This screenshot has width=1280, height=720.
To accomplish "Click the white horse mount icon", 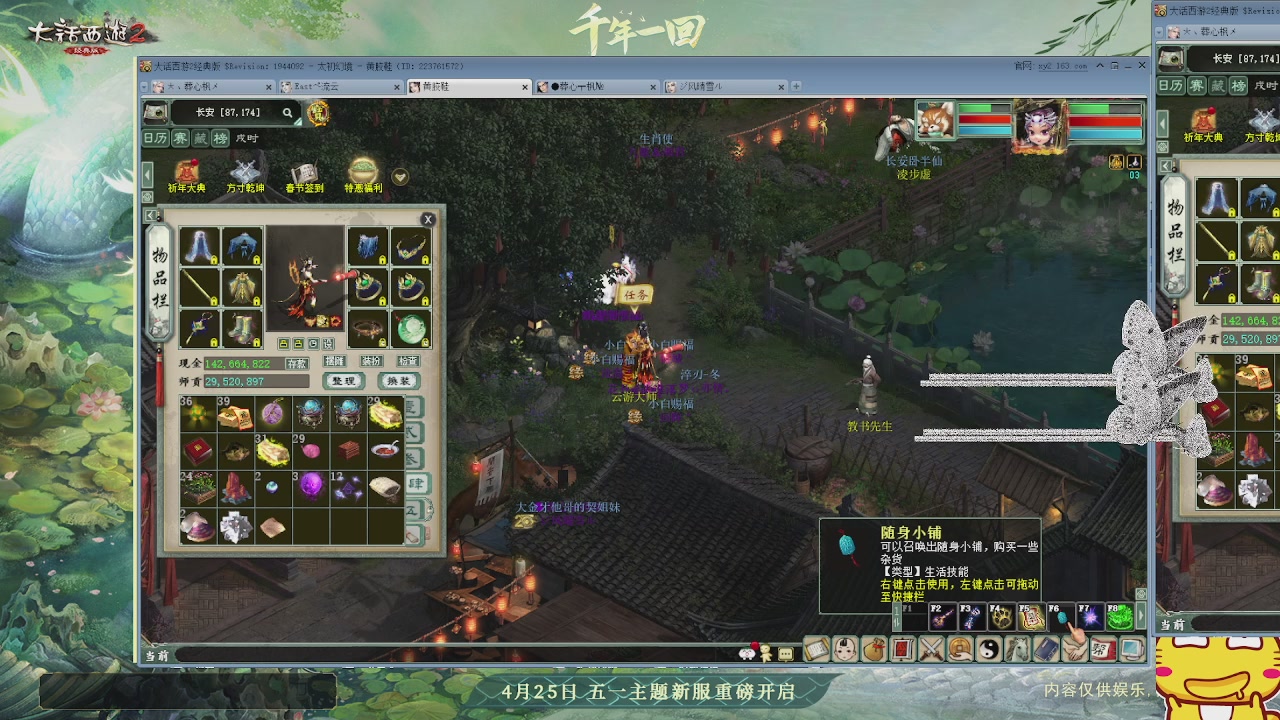I will (x=1017, y=648).
